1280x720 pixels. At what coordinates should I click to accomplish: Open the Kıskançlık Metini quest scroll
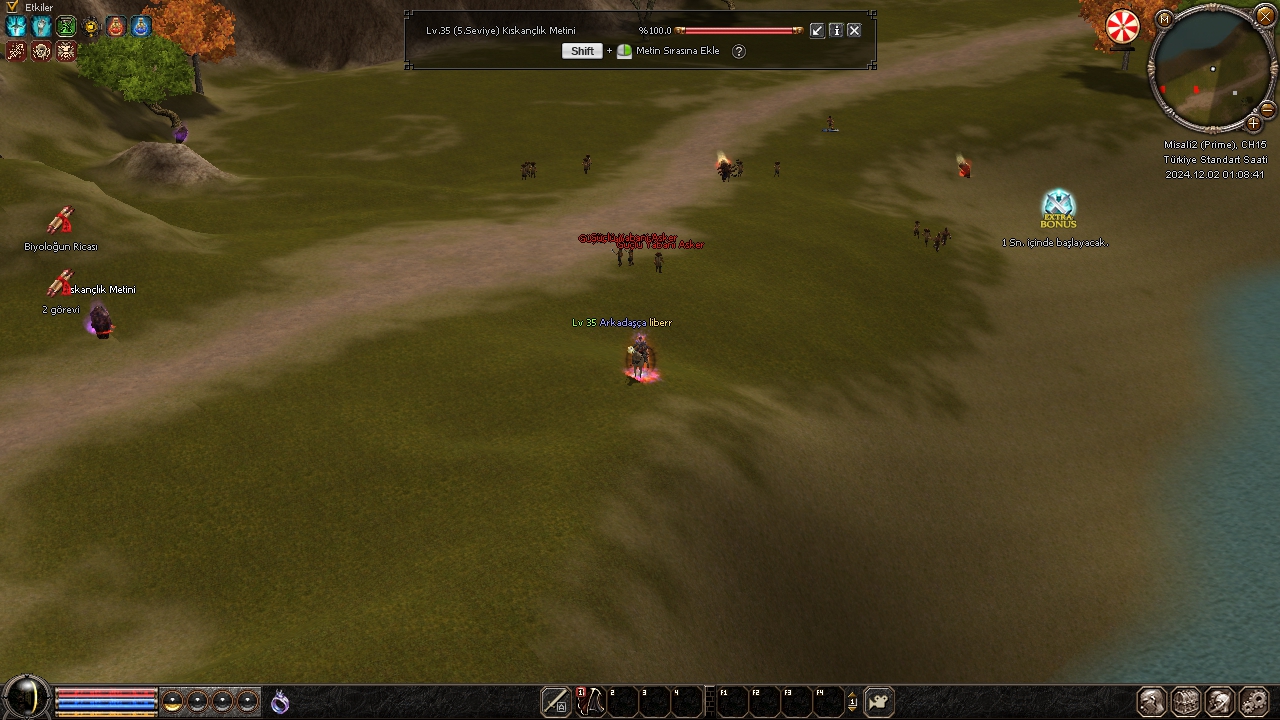[x=60, y=285]
